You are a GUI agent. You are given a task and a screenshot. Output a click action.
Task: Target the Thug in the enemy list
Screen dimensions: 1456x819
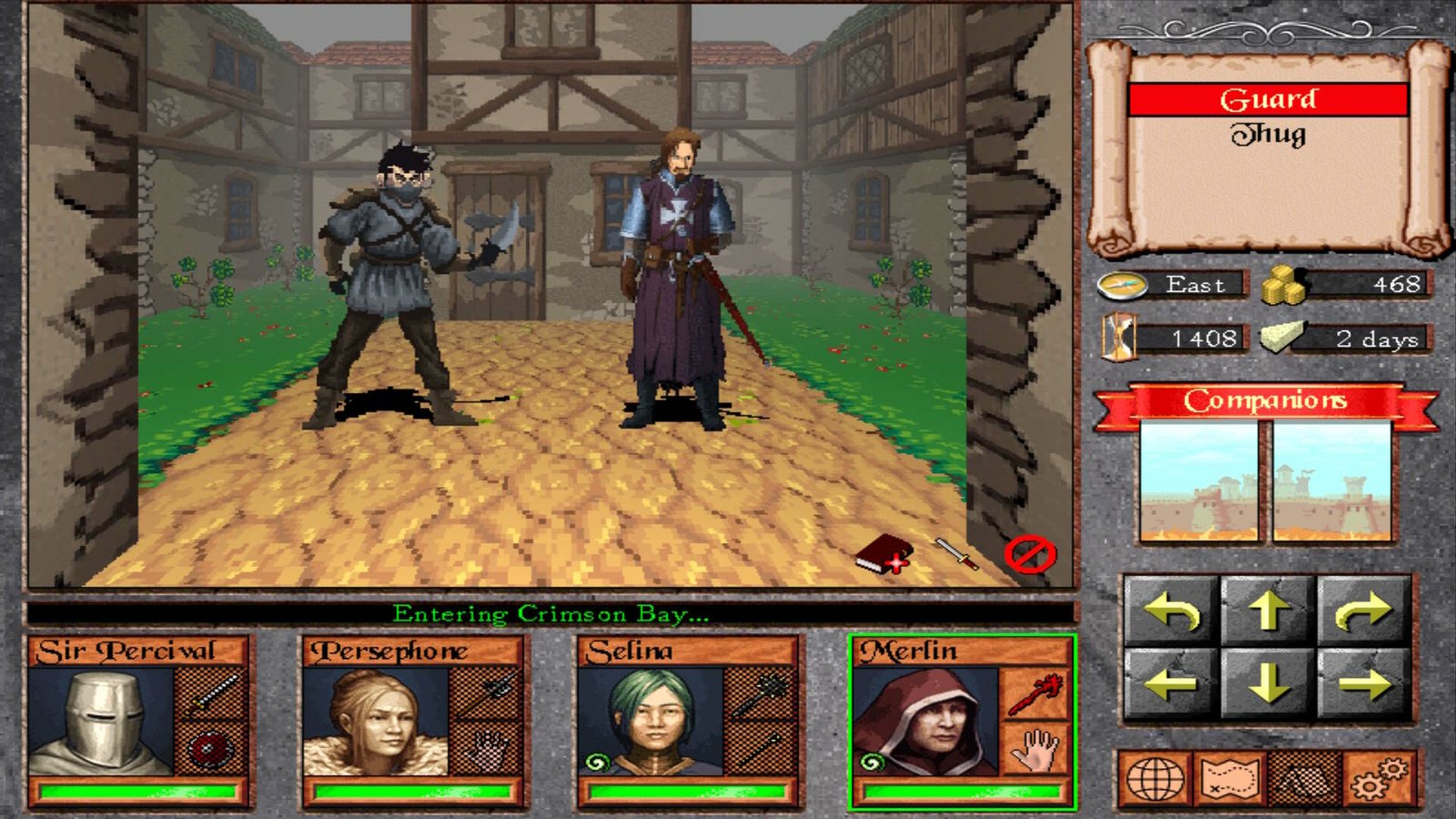pos(1268,135)
